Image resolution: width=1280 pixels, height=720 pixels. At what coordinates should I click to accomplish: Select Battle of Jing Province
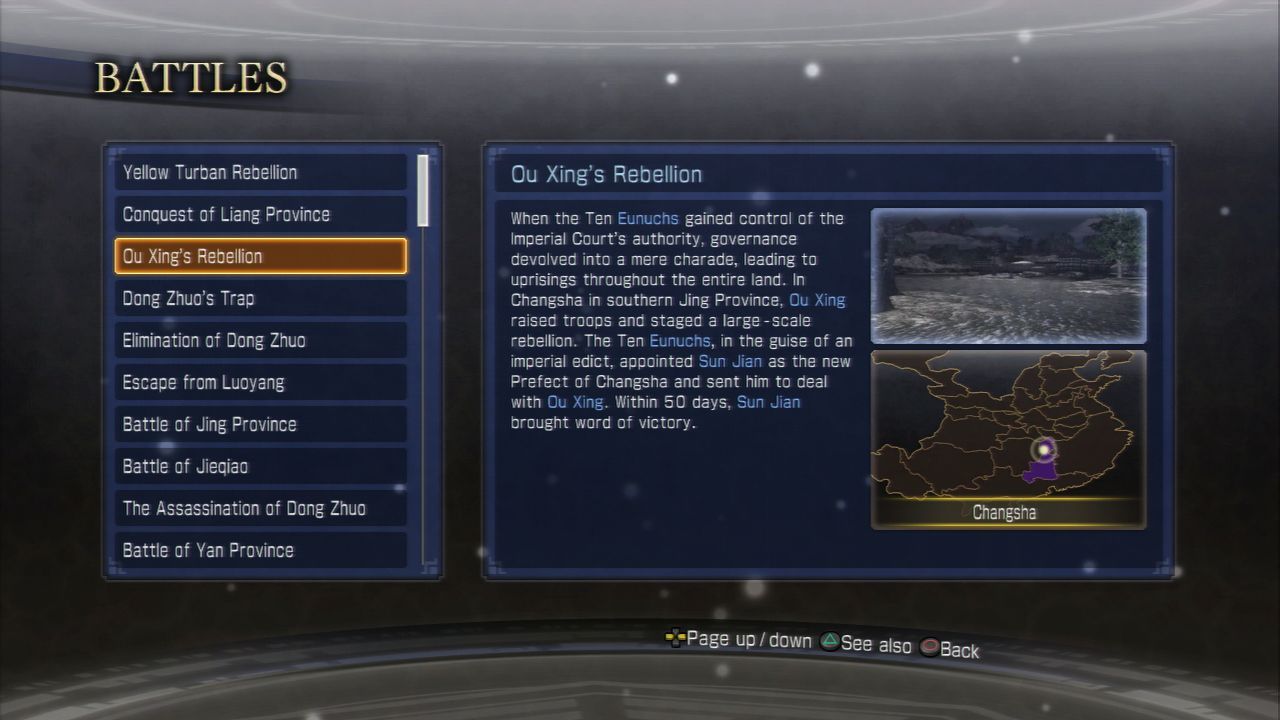click(260, 424)
